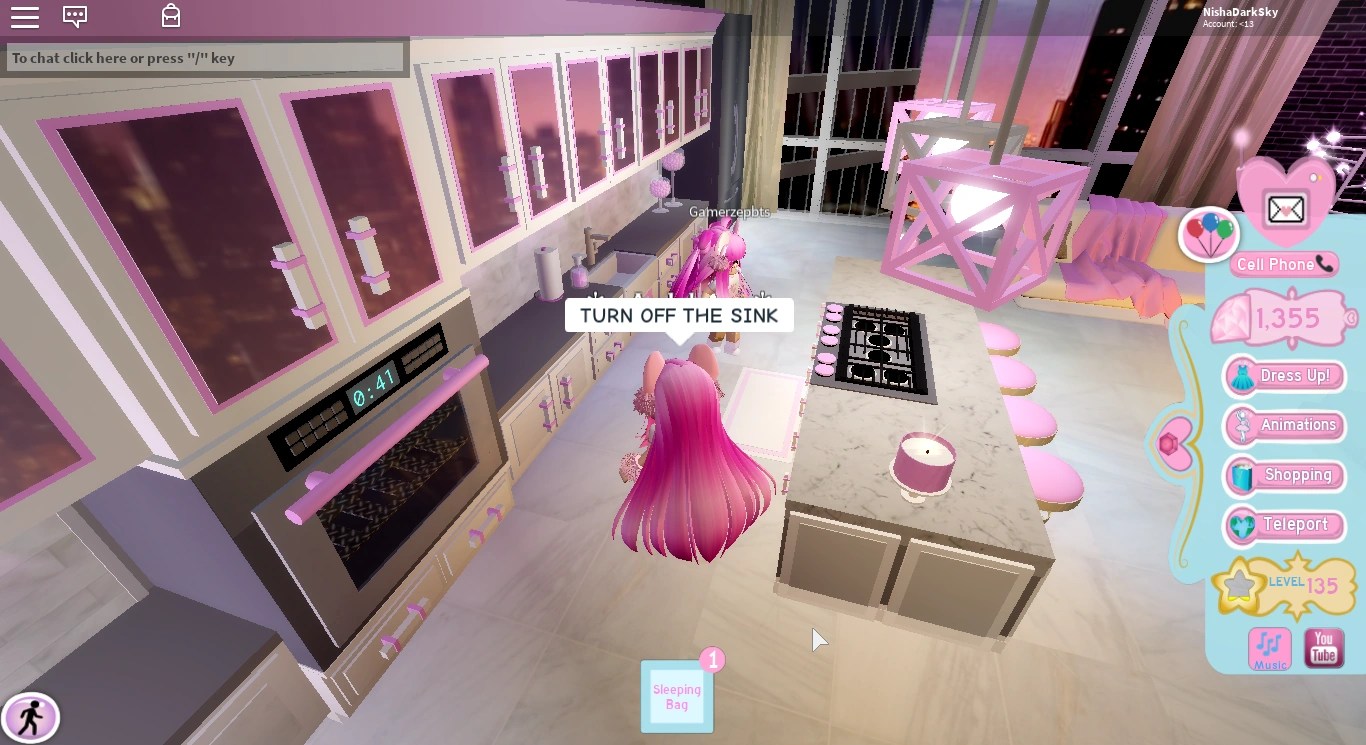Image resolution: width=1366 pixels, height=745 pixels.
Task: Open the balloons celebration icon
Action: 1209,233
